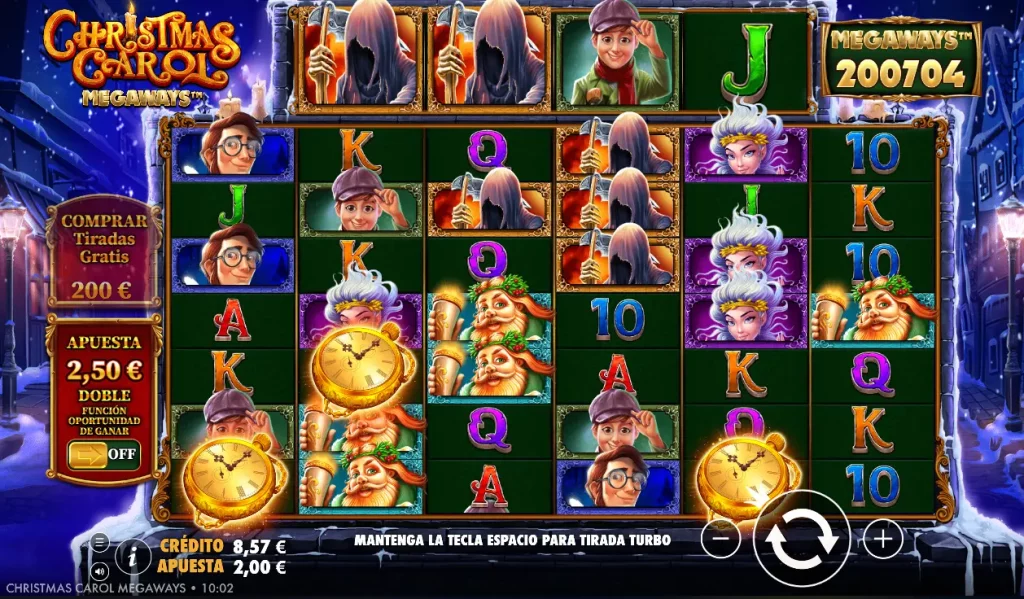The height and width of the screenshot is (599, 1024).
Task: Spin the reels with the circular arrow button
Action: coord(802,540)
